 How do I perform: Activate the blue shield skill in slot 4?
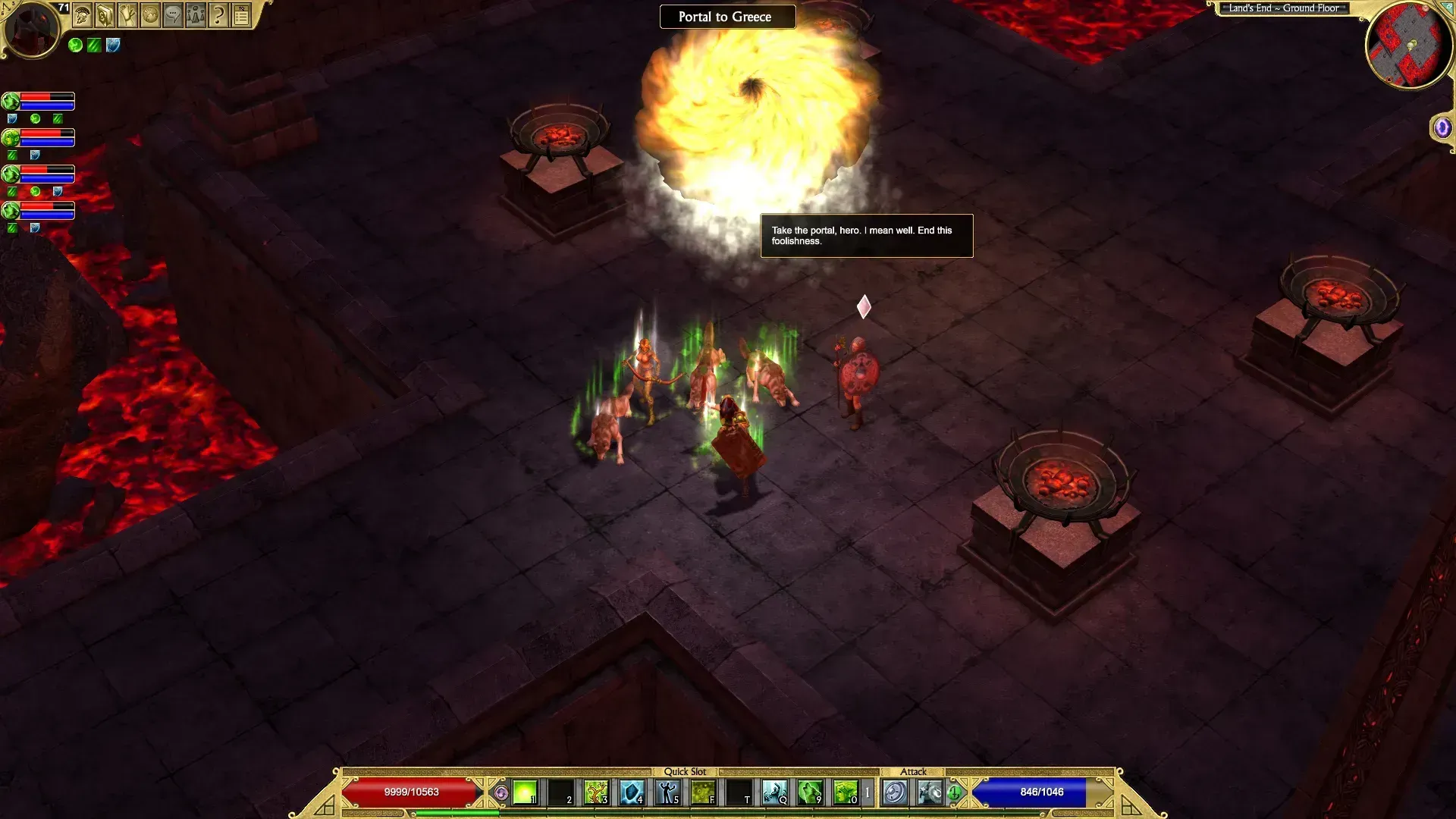[x=632, y=792]
